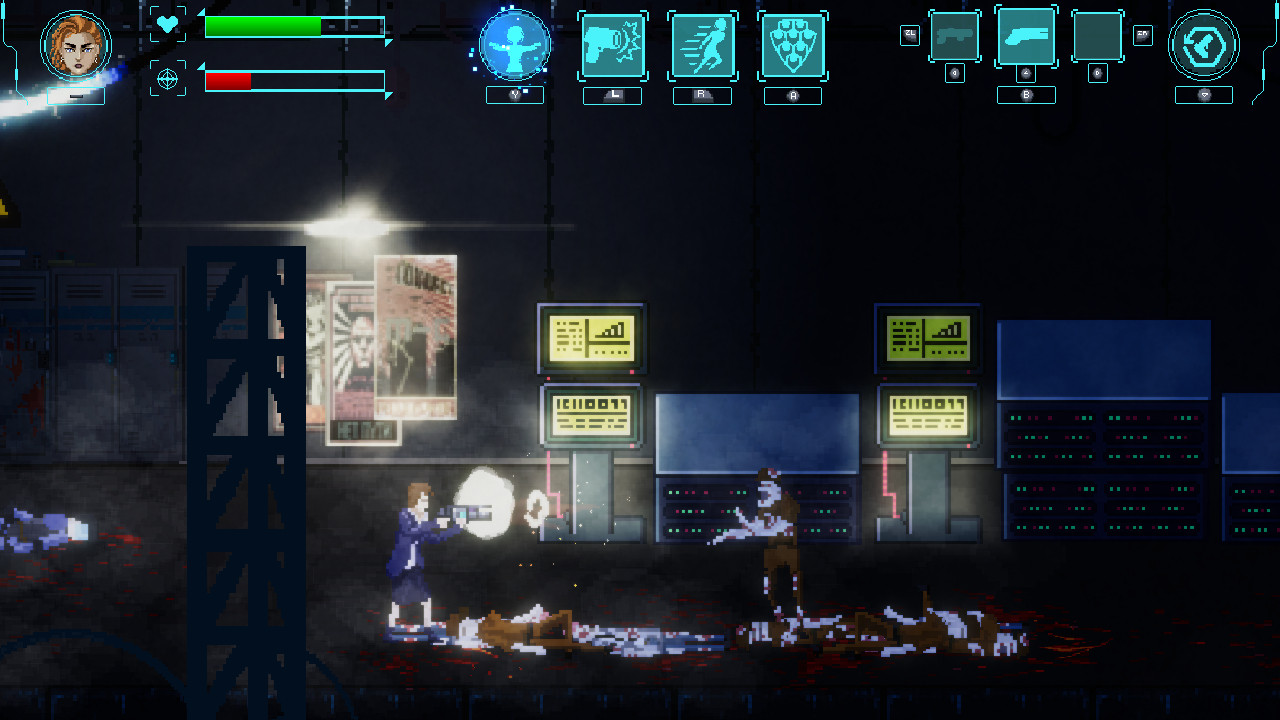
Task: Equip the shotgun in the highlighted weapon slot
Action: tap(1025, 38)
